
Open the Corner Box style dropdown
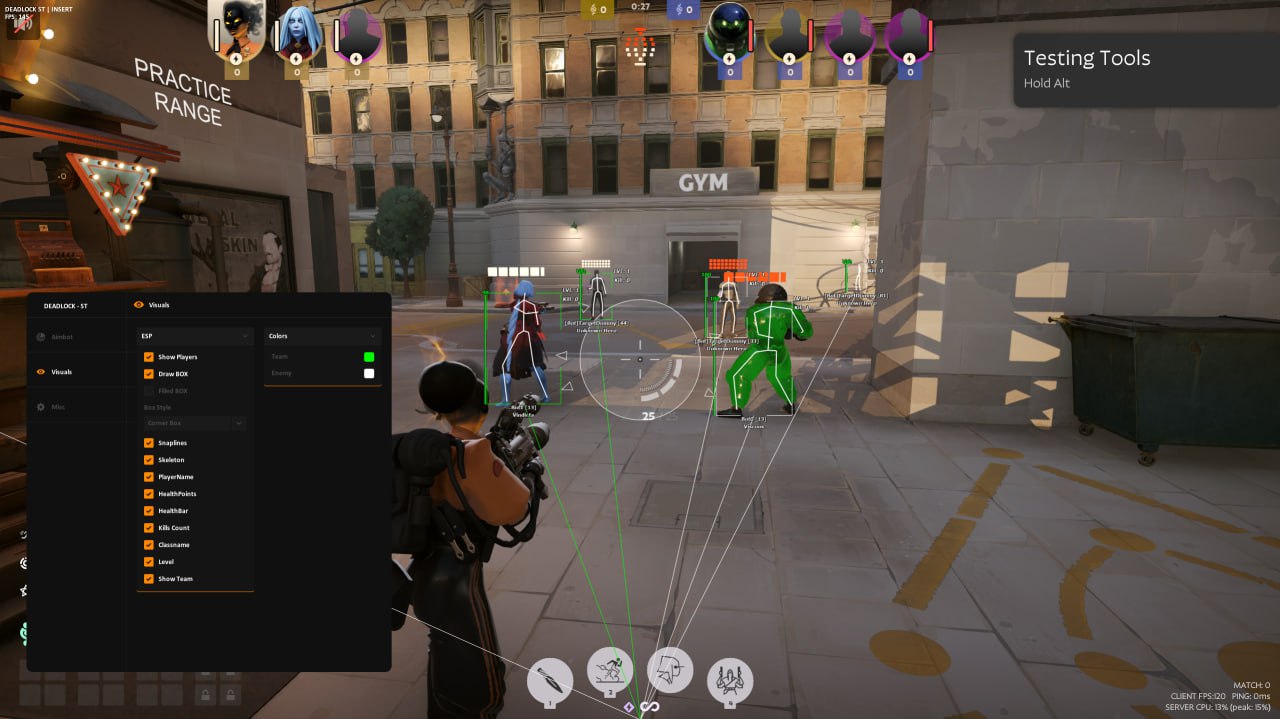194,424
